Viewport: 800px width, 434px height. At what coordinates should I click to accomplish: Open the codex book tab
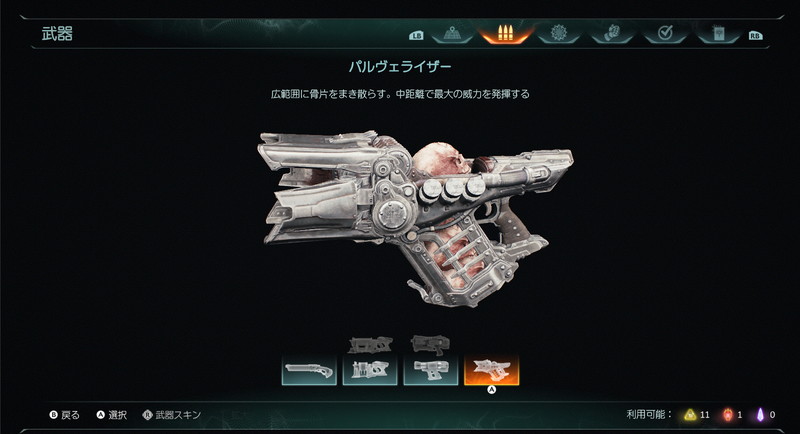click(x=717, y=34)
